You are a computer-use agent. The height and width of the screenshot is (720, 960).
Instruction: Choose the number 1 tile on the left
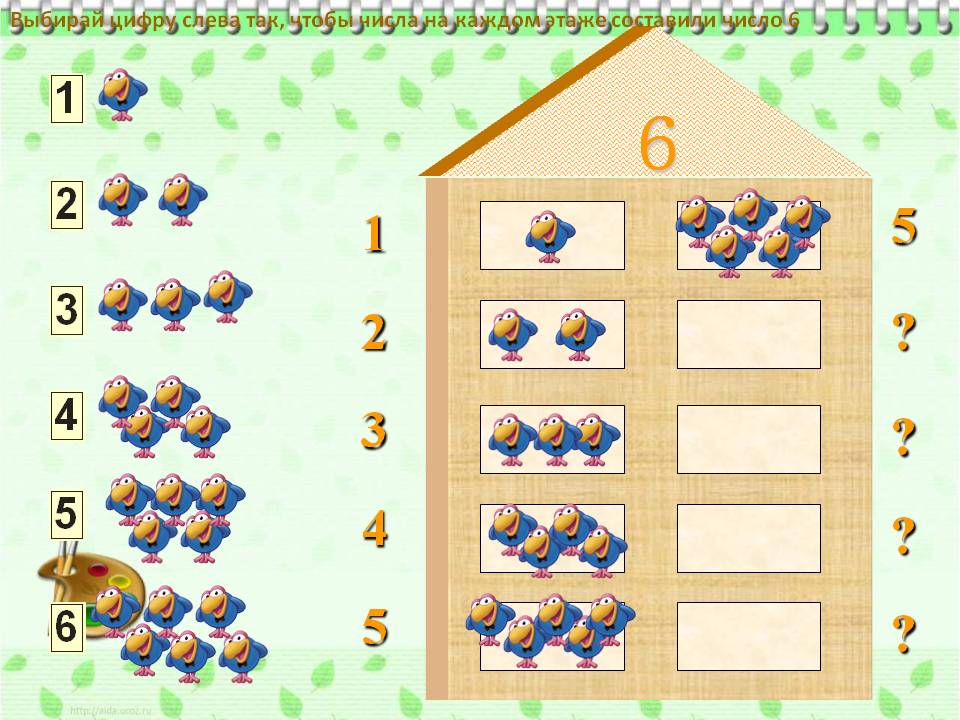point(66,99)
